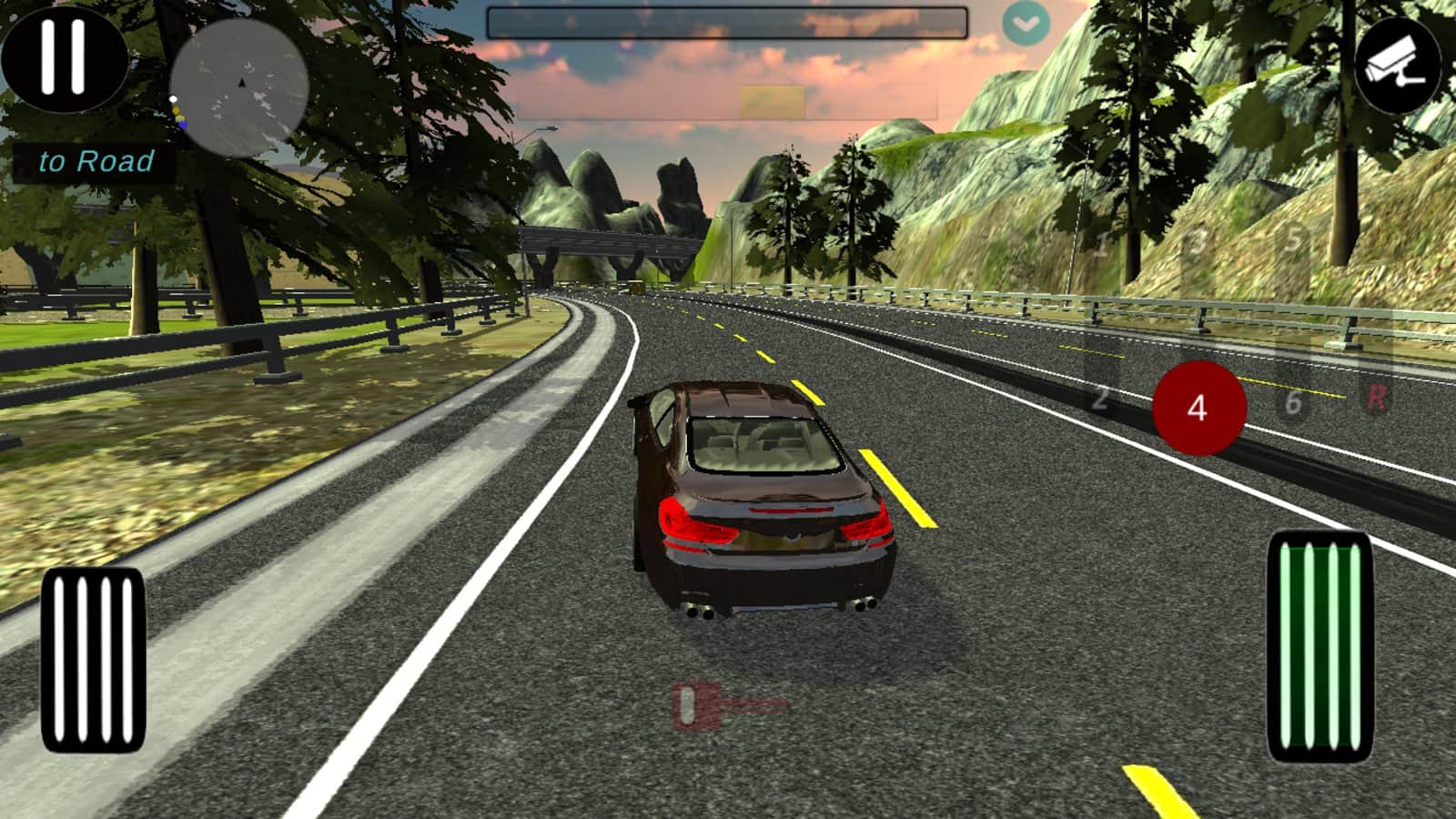Open the circular minimap
The image size is (1456, 819).
[239, 87]
